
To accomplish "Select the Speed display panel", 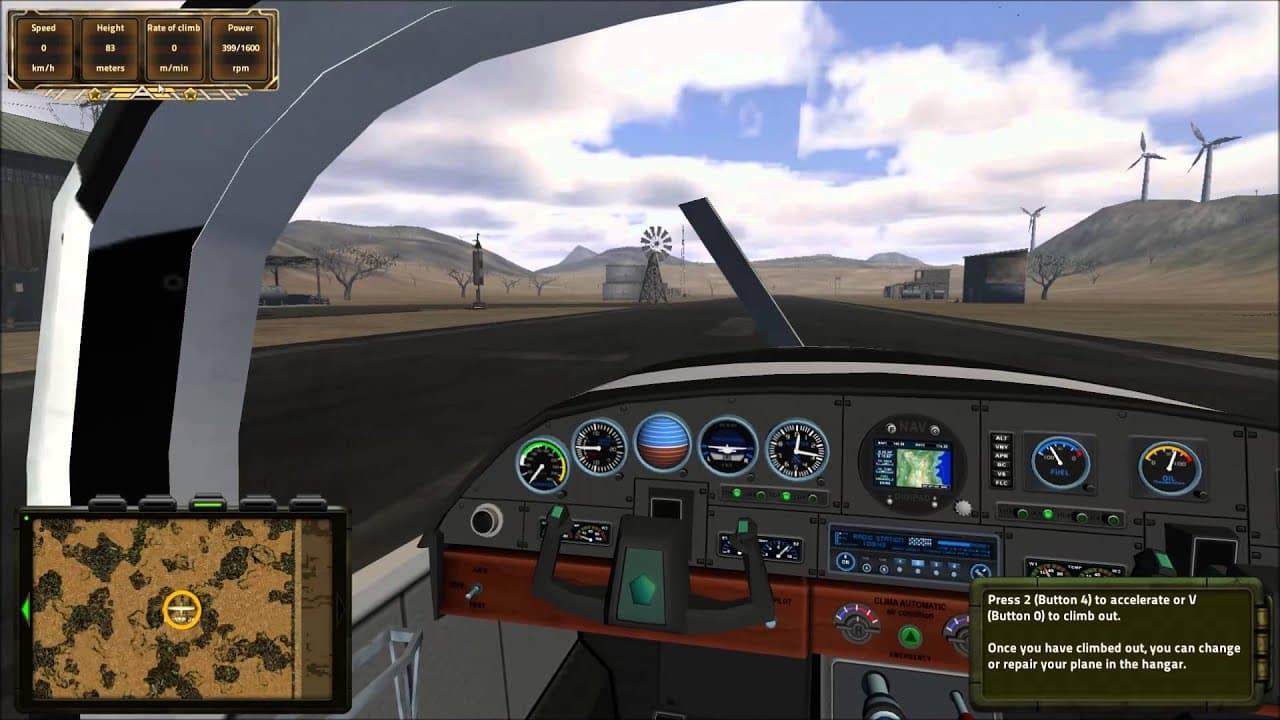I will [42, 47].
